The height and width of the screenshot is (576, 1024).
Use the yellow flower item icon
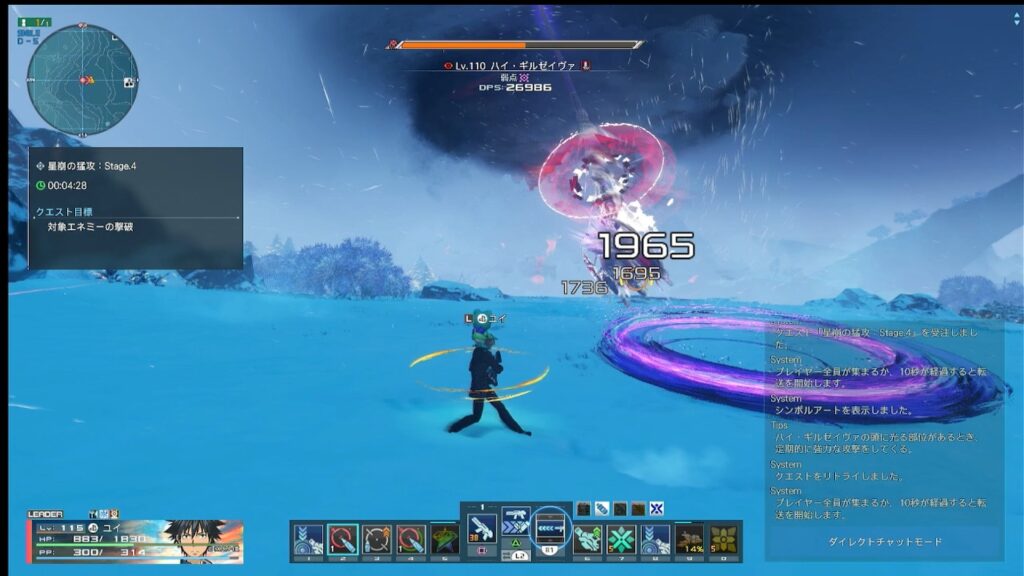(723, 539)
